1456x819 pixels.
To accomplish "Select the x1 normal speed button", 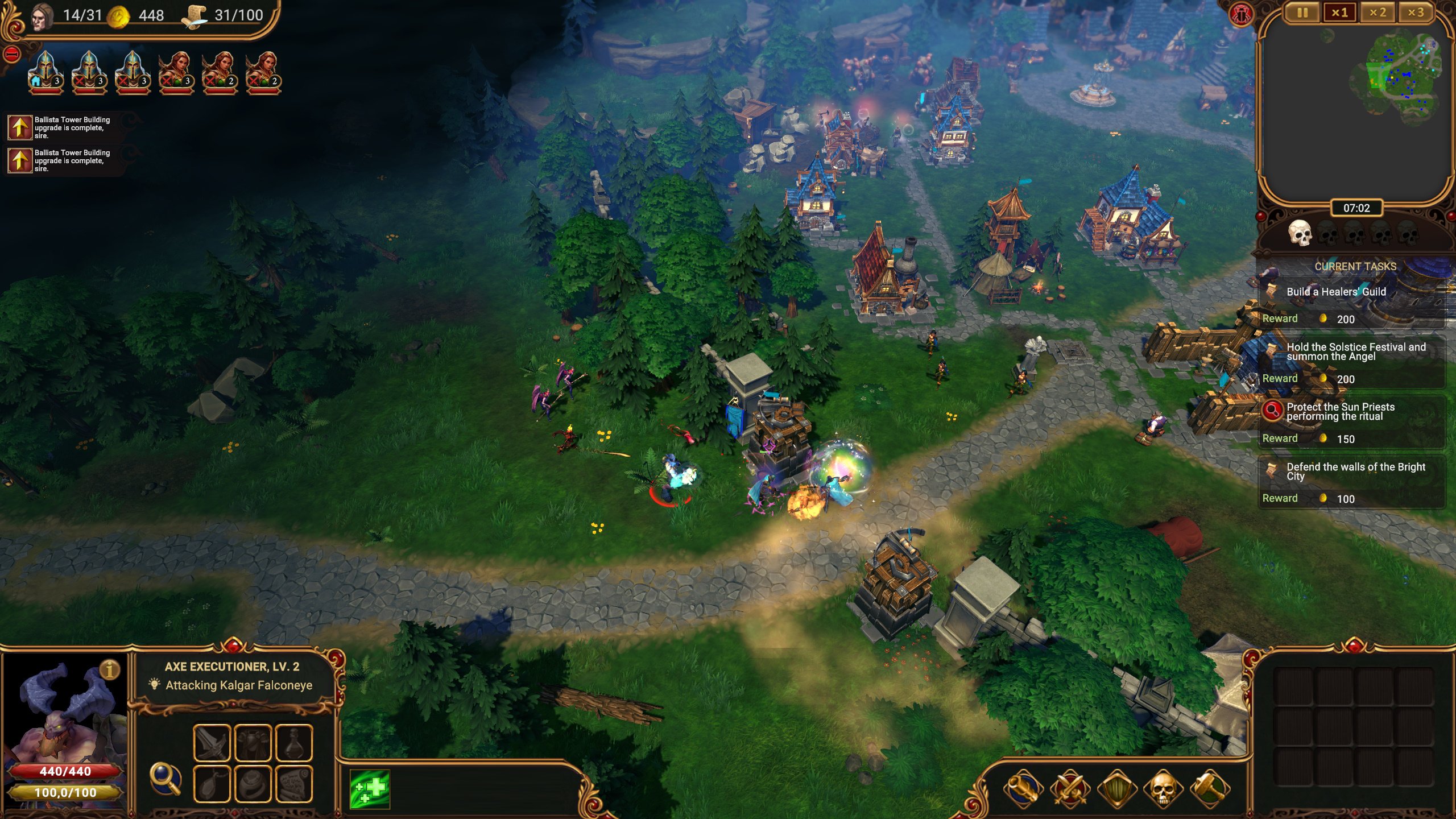I will [x=1340, y=13].
